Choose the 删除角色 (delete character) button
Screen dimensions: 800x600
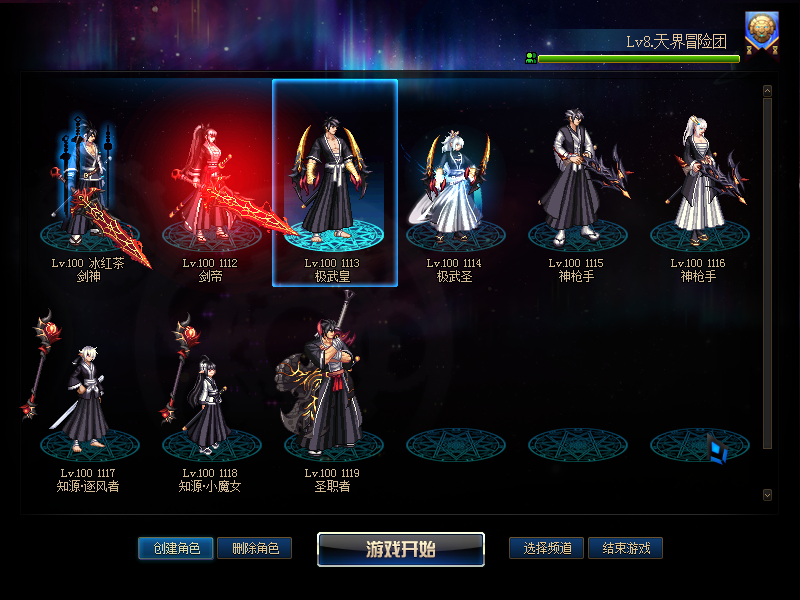pyautogui.click(x=254, y=548)
